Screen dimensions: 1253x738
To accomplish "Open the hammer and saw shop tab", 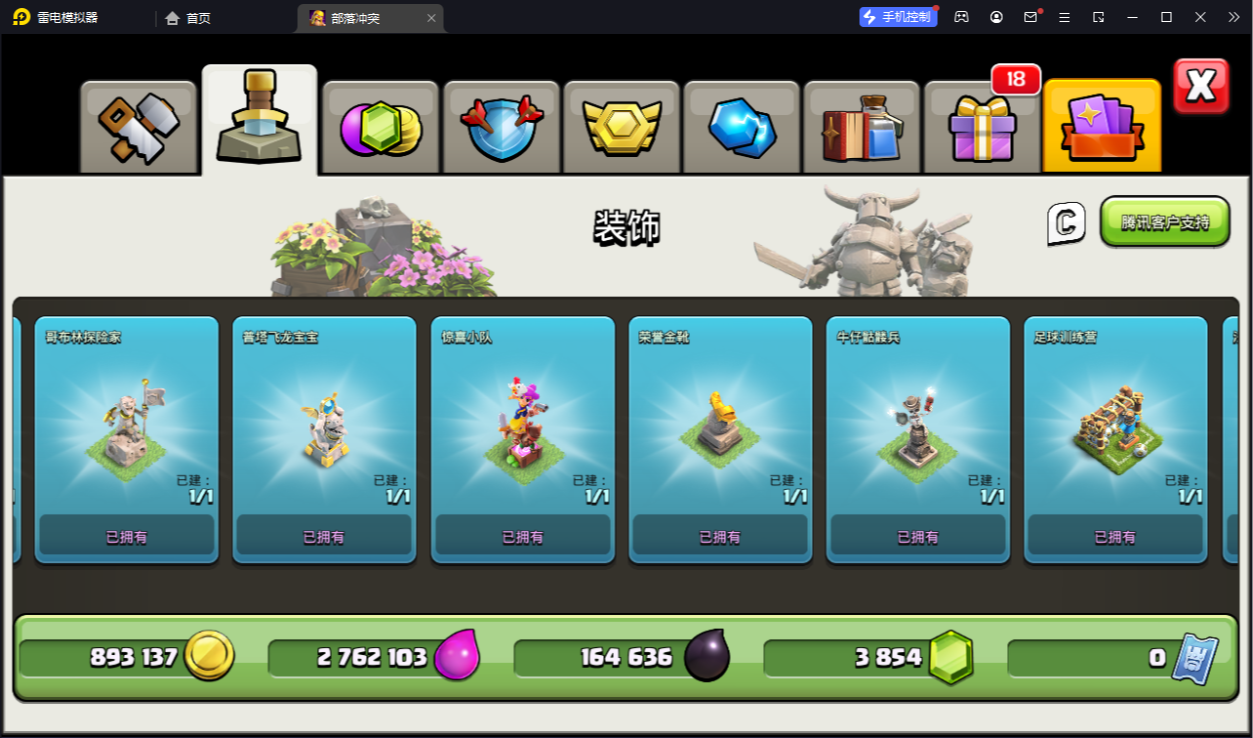I will pos(138,127).
